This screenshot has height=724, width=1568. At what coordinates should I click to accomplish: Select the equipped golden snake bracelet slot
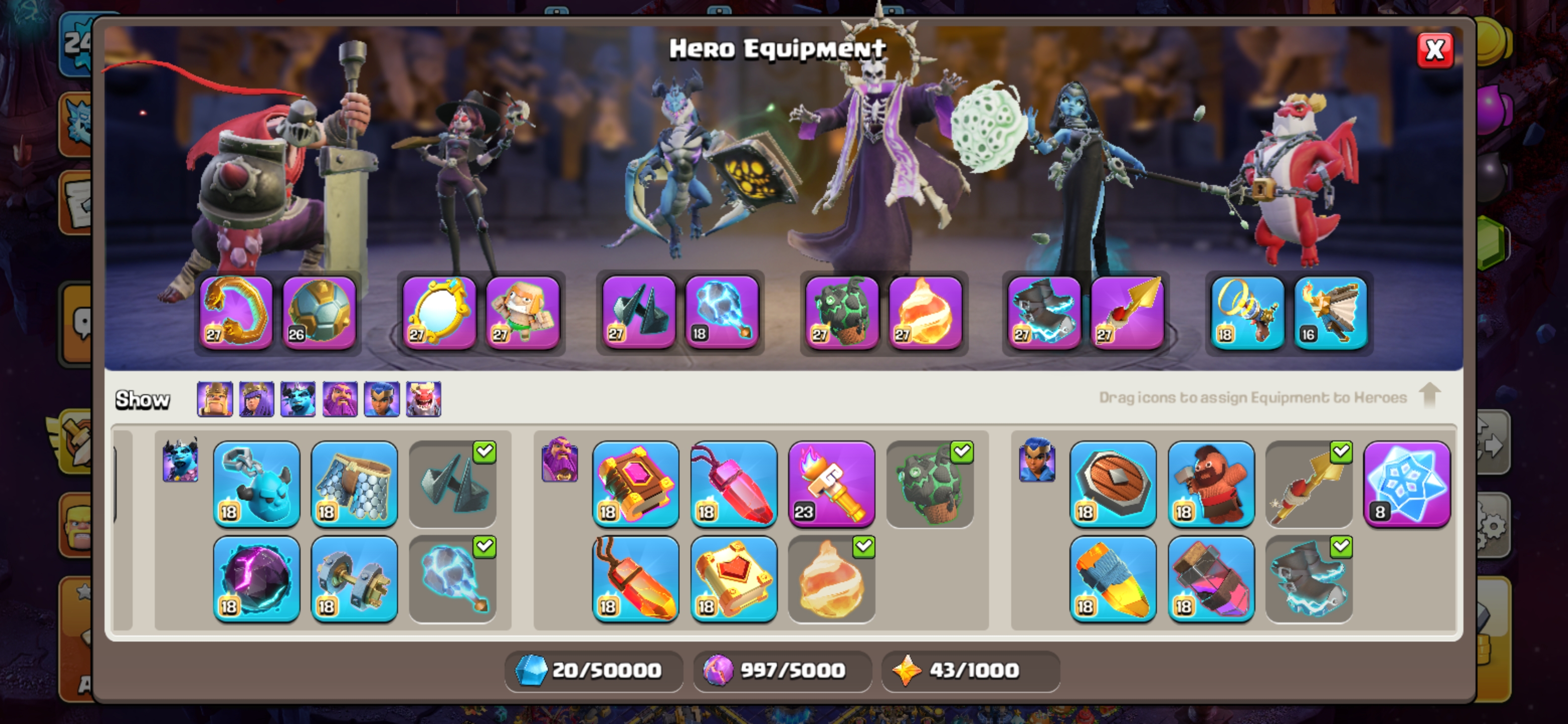pos(236,313)
